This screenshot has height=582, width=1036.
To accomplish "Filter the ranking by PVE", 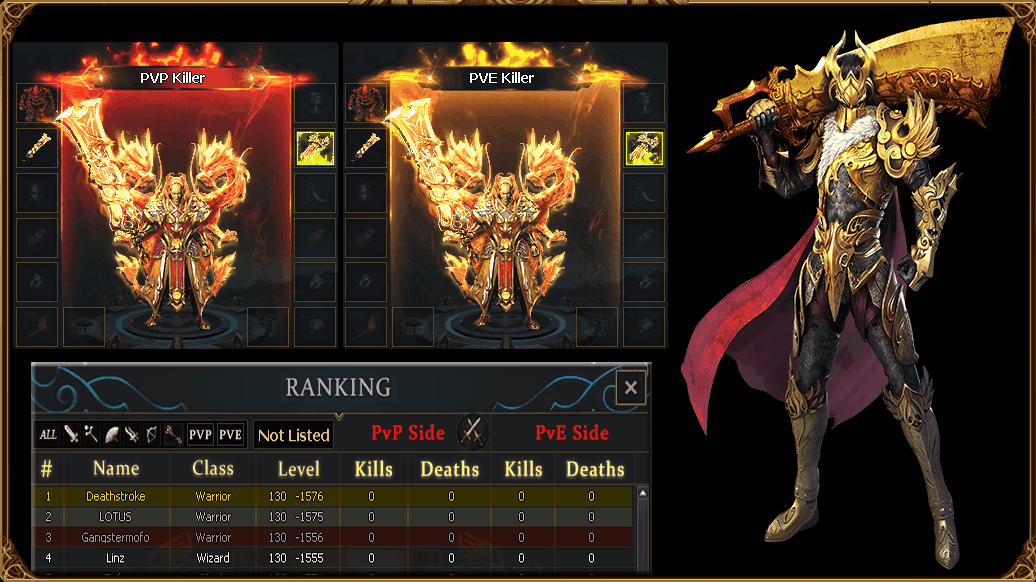I will click(231, 434).
